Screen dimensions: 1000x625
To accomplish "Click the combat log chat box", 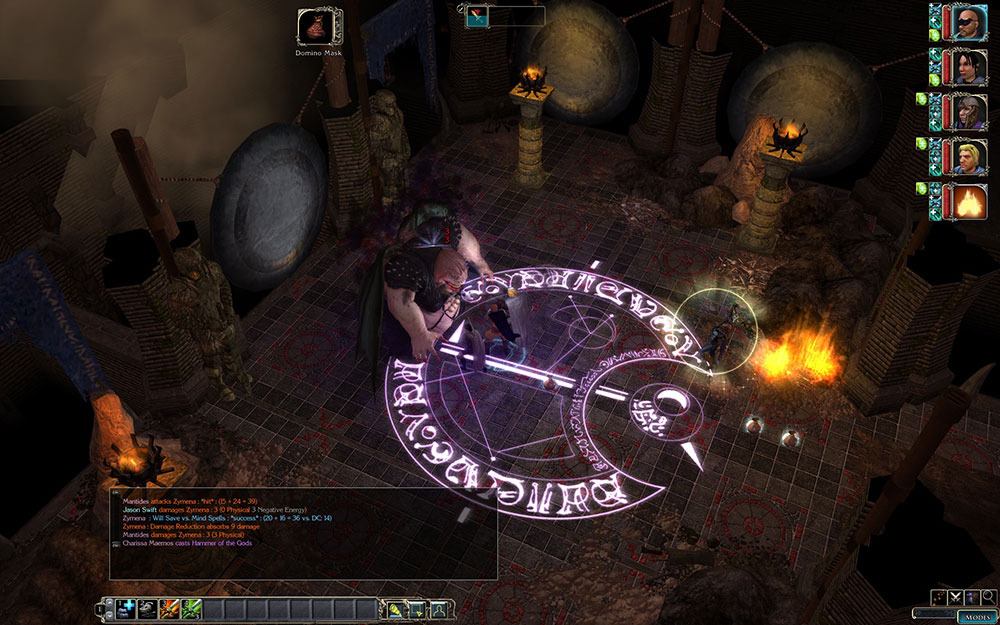I will pos(303,532).
